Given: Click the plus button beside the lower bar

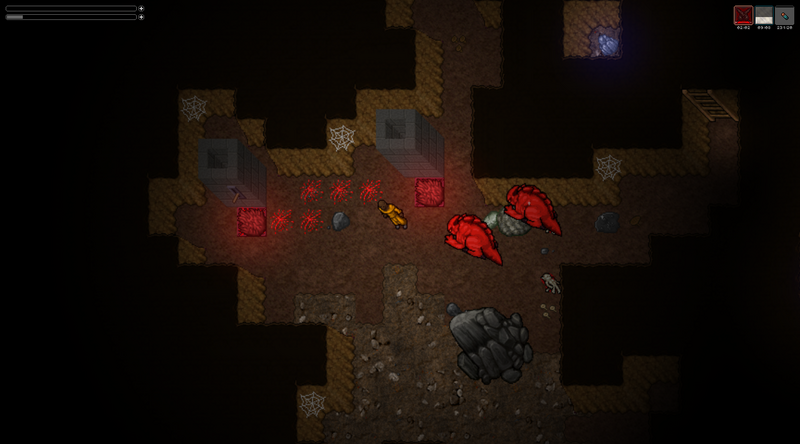Looking at the screenshot, I should [141, 17].
